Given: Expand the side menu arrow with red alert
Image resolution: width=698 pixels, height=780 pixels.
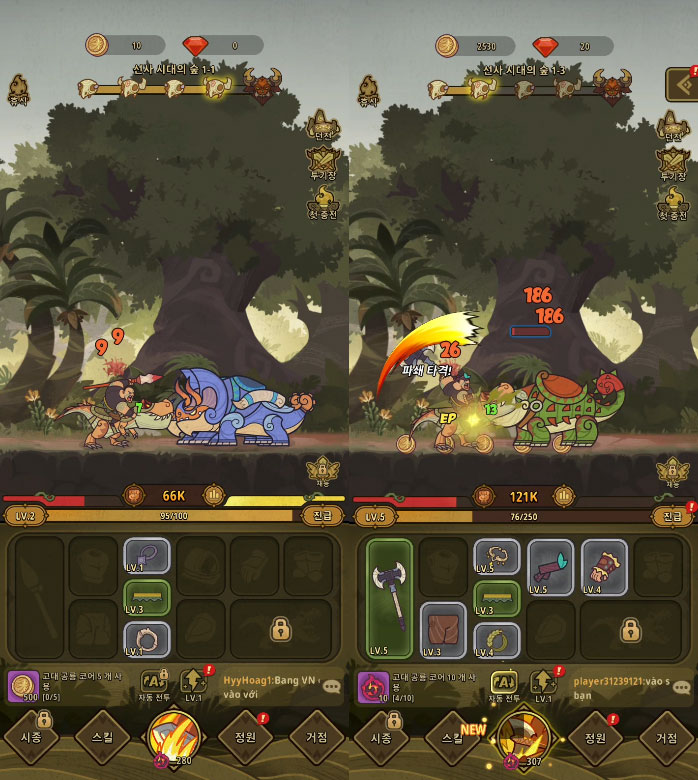Looking at the screenshot, I should (x=684, y=84).
